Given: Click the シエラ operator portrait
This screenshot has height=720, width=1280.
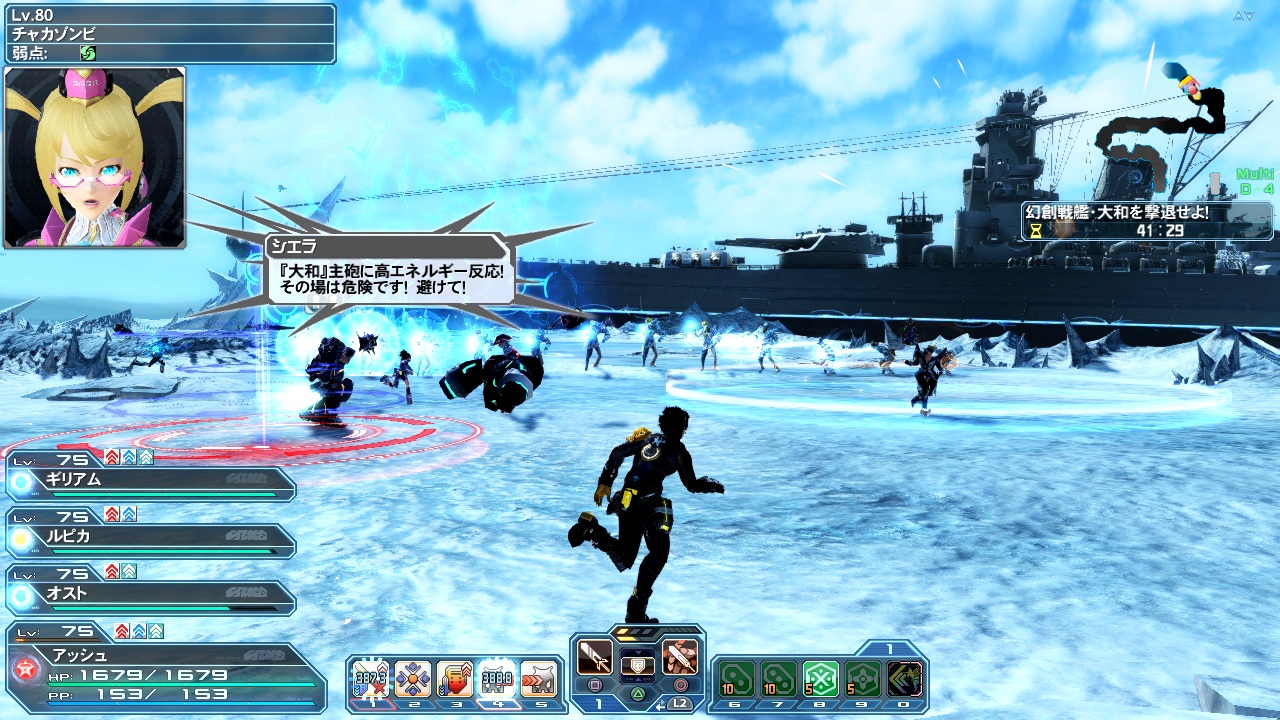Looking at the screenshot, I should coord(95,157).
